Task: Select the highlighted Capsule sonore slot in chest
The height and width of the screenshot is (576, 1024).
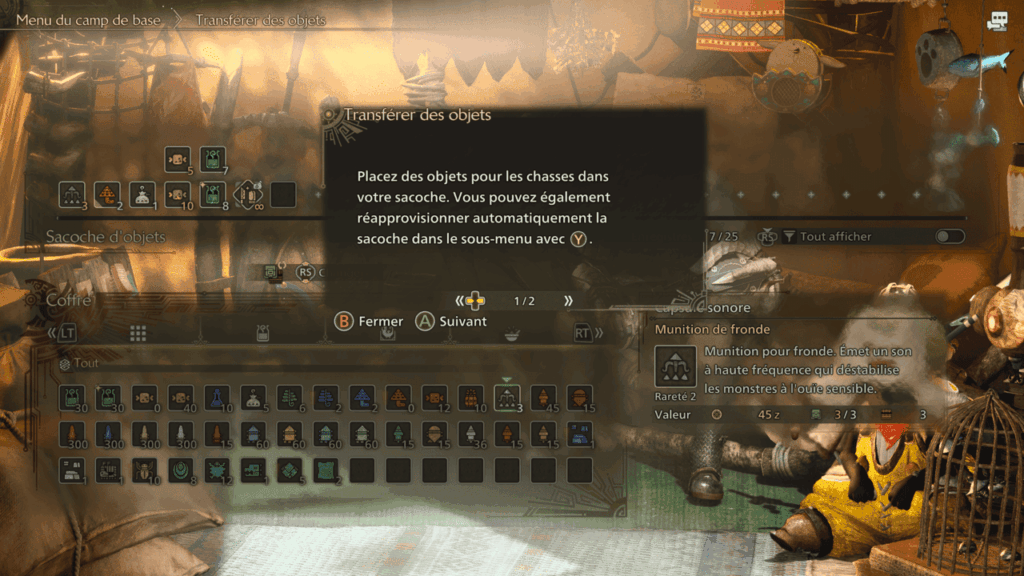Action: (x=507, y=398)
